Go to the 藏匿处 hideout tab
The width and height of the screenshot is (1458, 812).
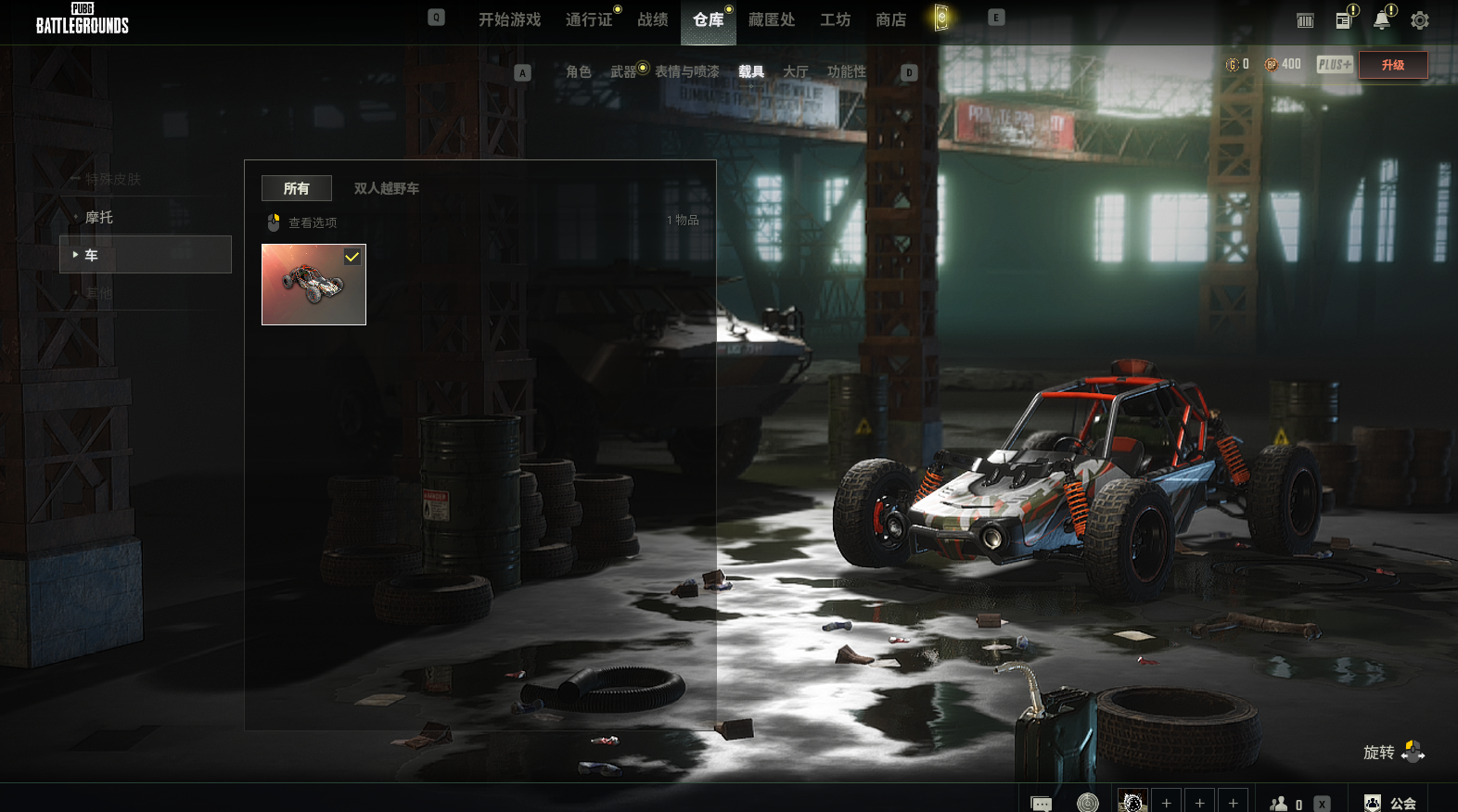pos(772,19)
